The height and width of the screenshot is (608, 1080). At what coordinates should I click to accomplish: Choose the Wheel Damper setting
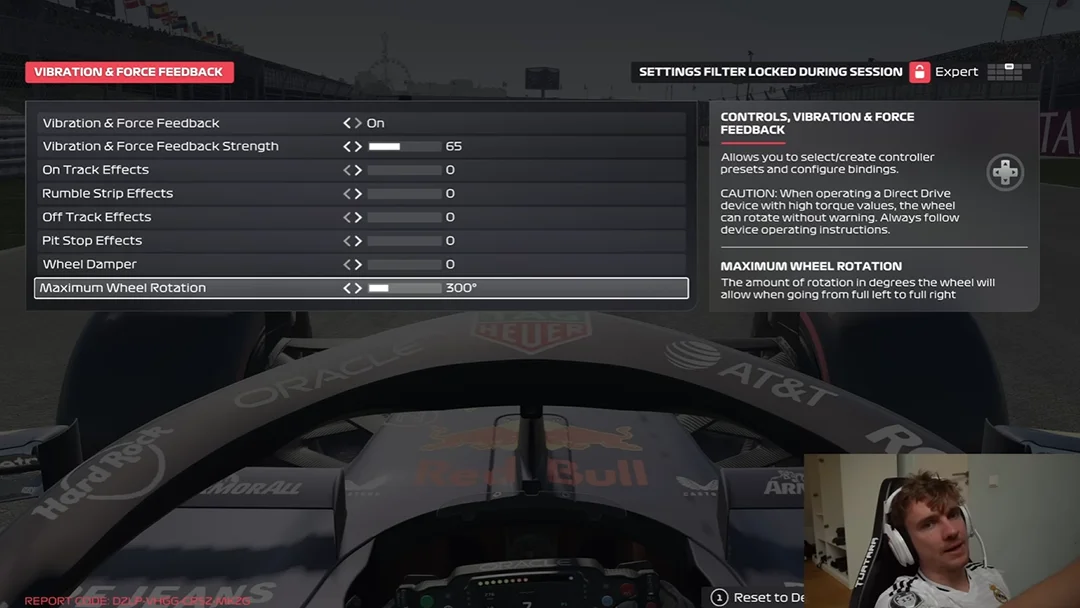(89, 264)
